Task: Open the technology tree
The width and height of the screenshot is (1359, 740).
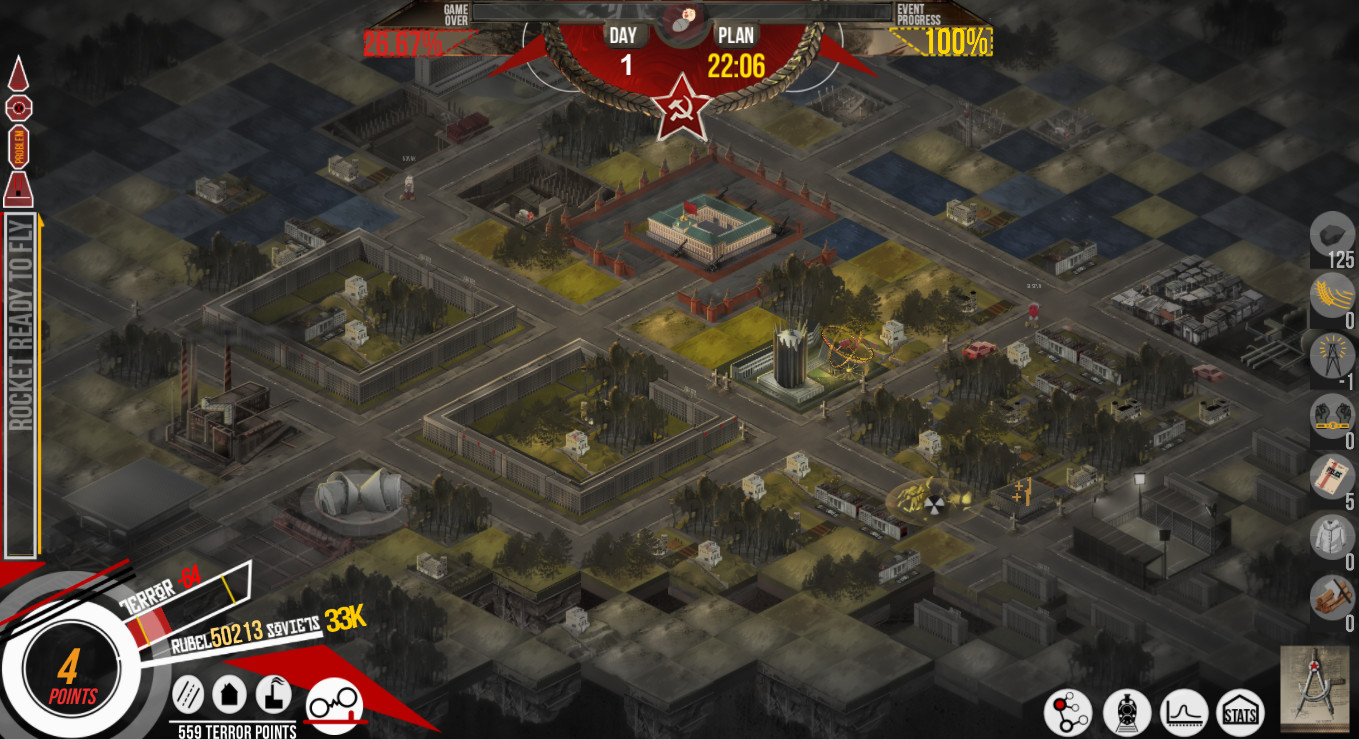Action: coord(1068,712)
